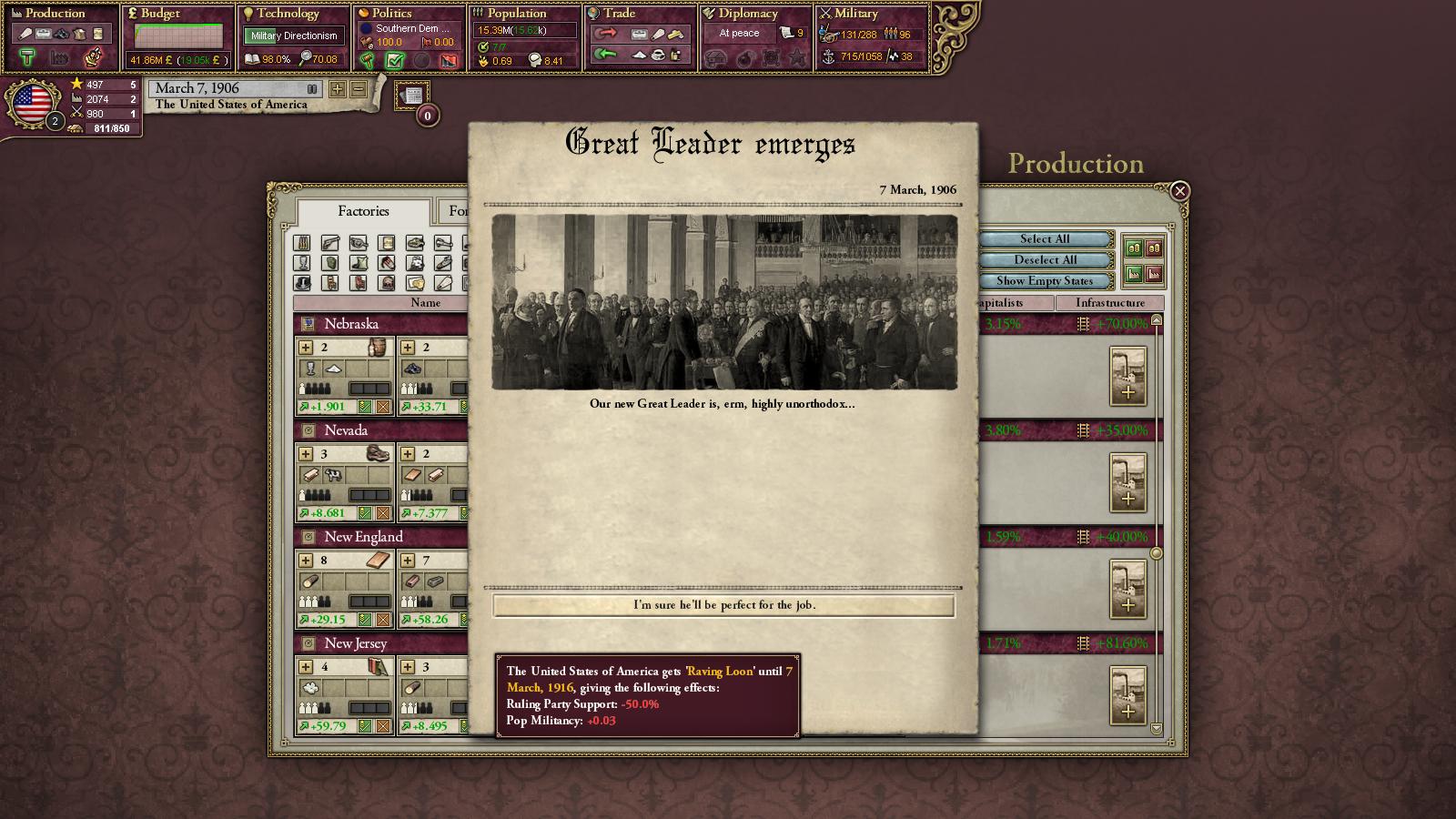Build a new factory in Nebraska

click(x=1127, y=376)
